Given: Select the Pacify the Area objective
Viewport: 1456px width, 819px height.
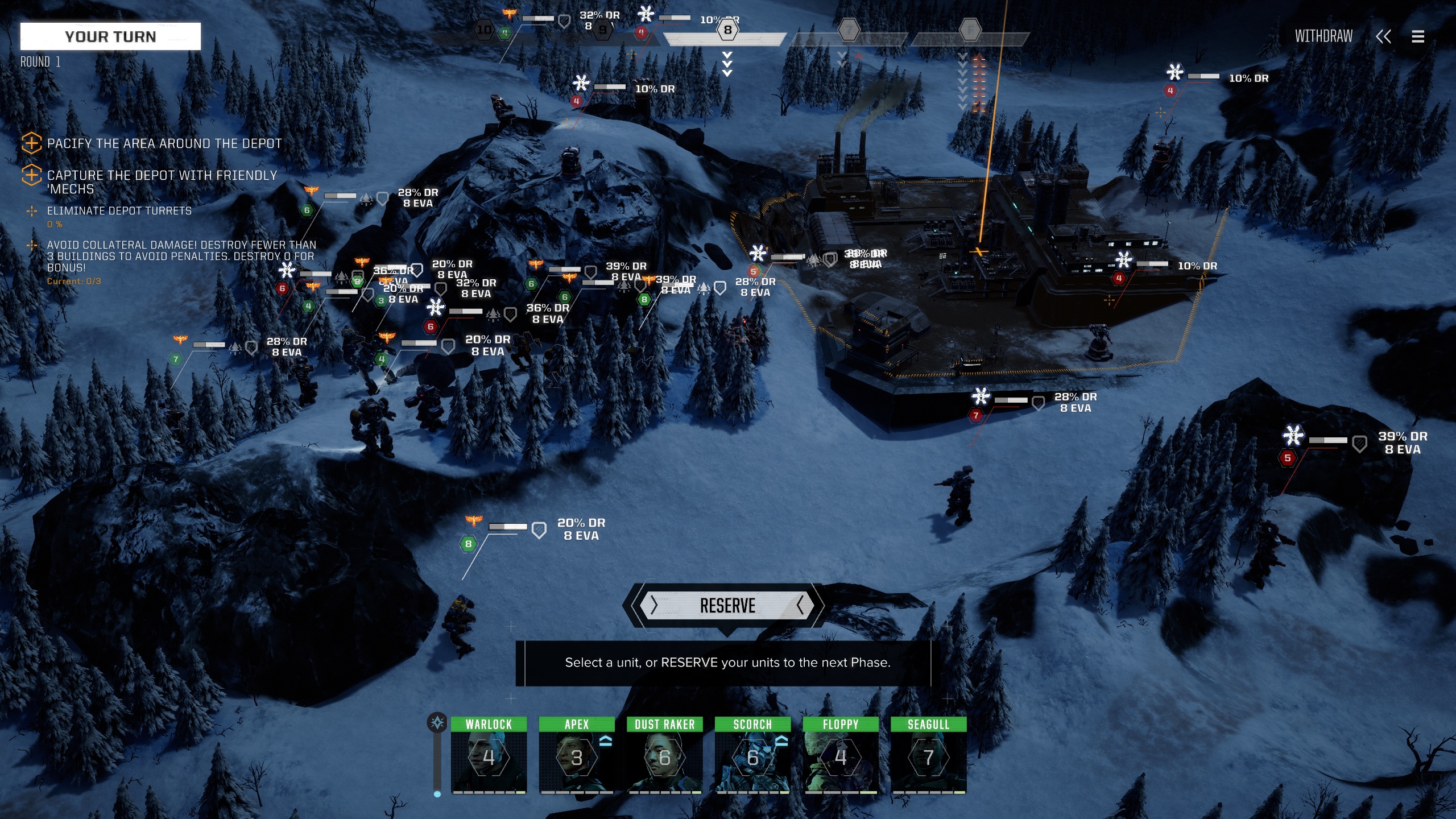Looking at the screenshot, I should coord(164,143).
